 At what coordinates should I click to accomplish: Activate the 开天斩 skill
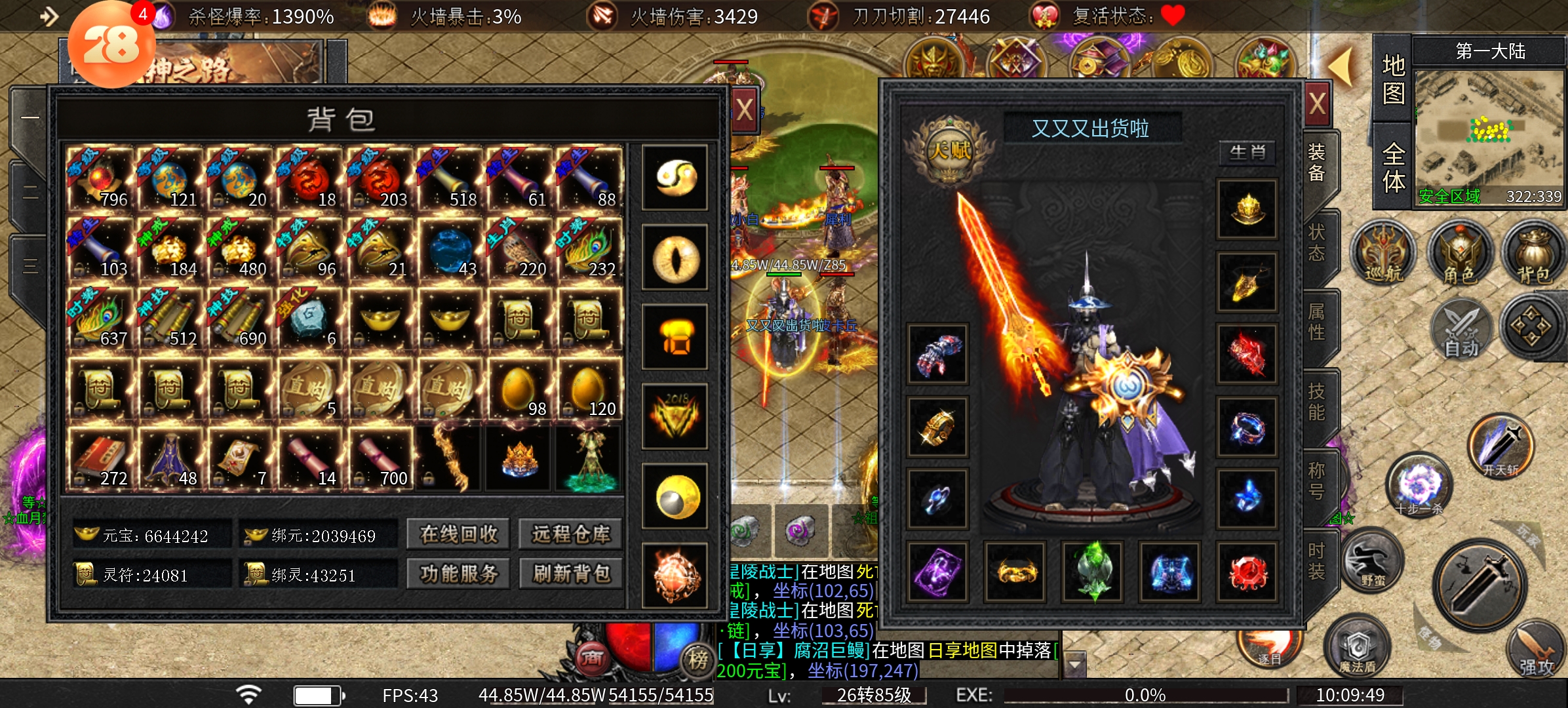1501,447
